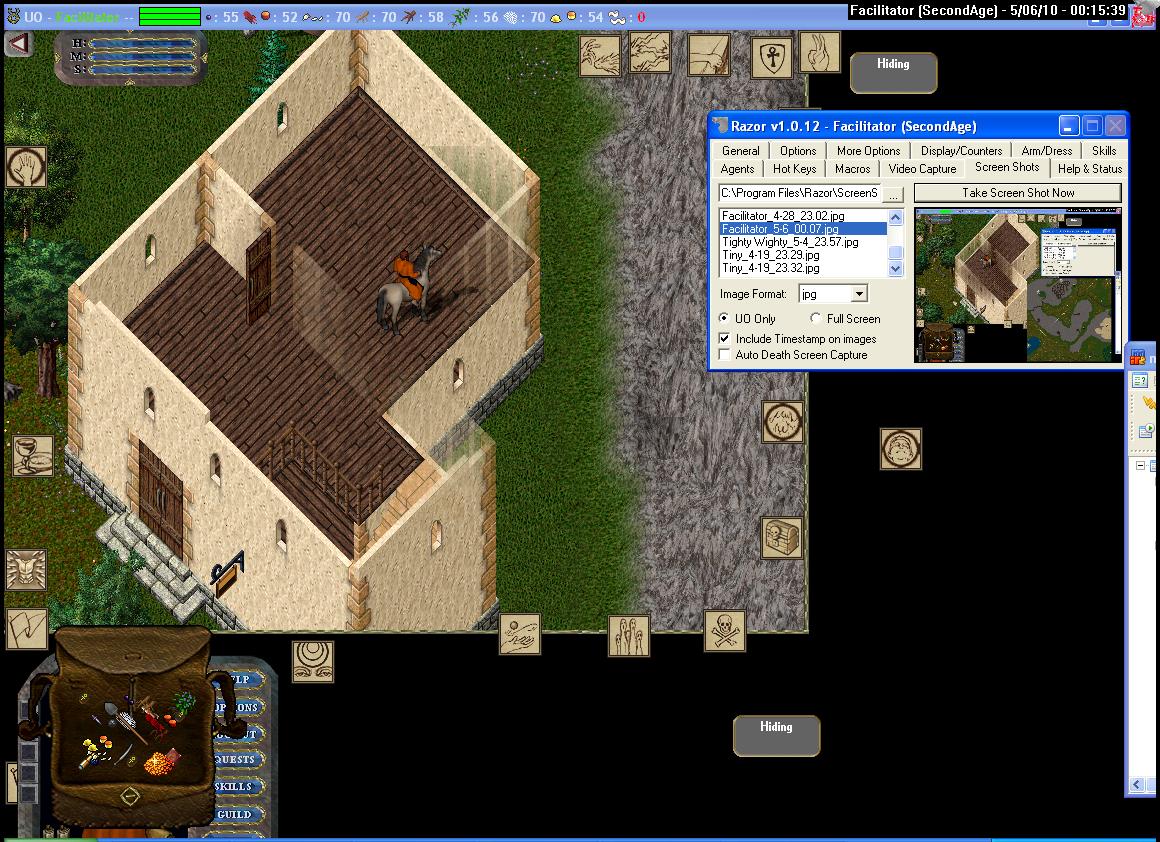Click the skull and crossbones spell icon
The width and height of the screenshot is (1160, 842).
725,631
